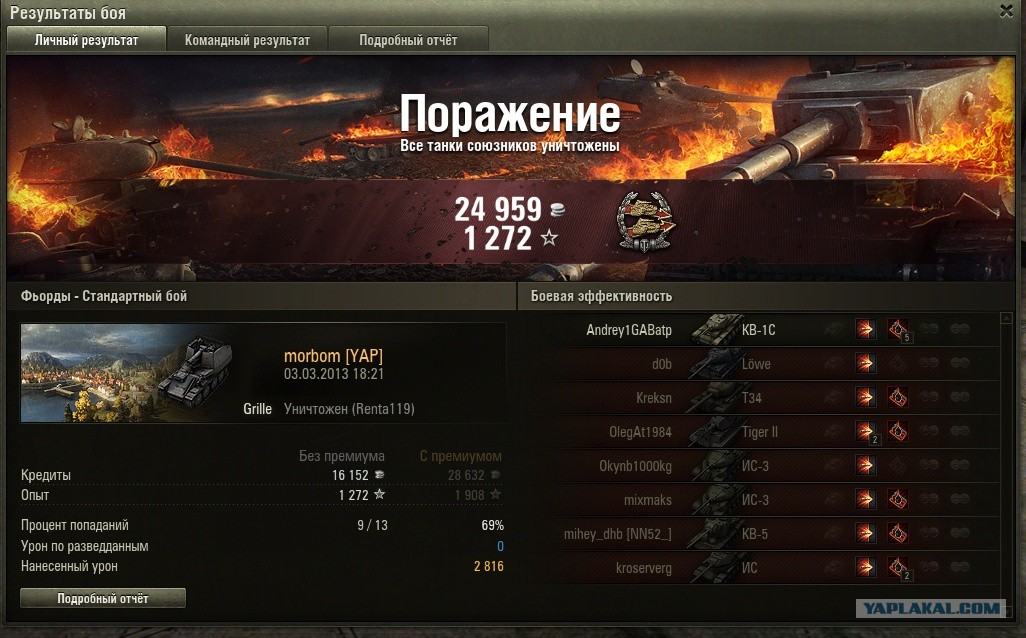
Task: Select kroserverg's ИС row
Action: (760, 568)
